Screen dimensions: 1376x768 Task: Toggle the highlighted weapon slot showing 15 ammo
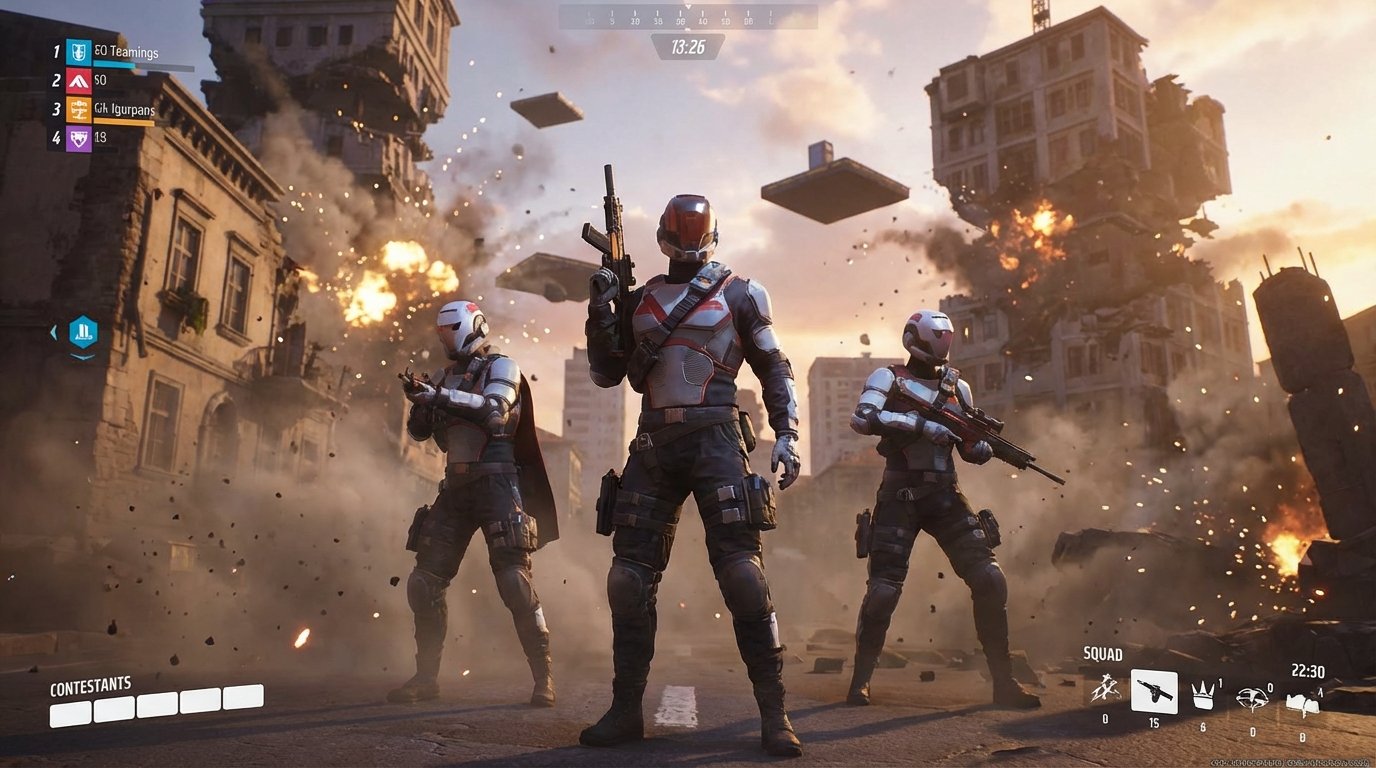[x=1154, y=693]
